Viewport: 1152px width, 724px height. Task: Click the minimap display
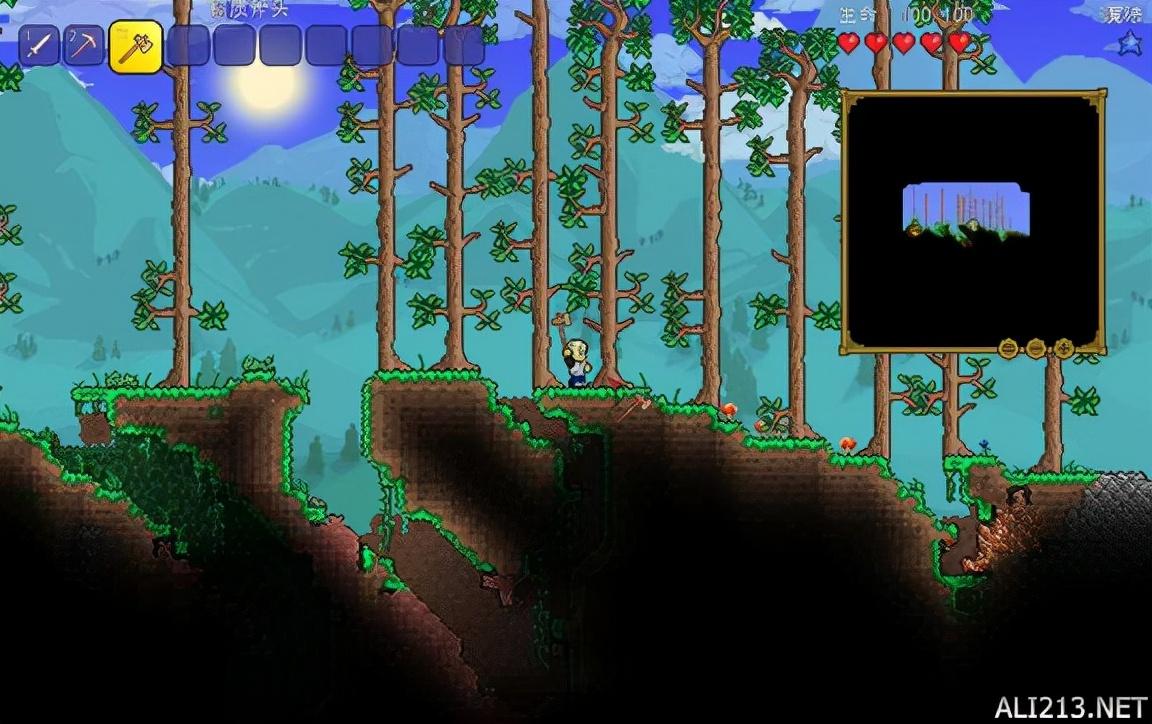click(x=972, y=220)
